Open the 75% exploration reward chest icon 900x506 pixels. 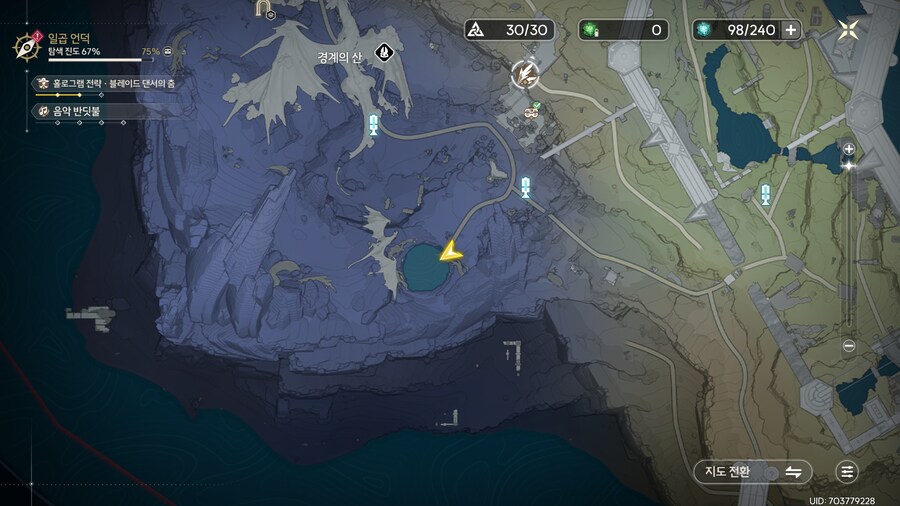click(x=171, y=51)
